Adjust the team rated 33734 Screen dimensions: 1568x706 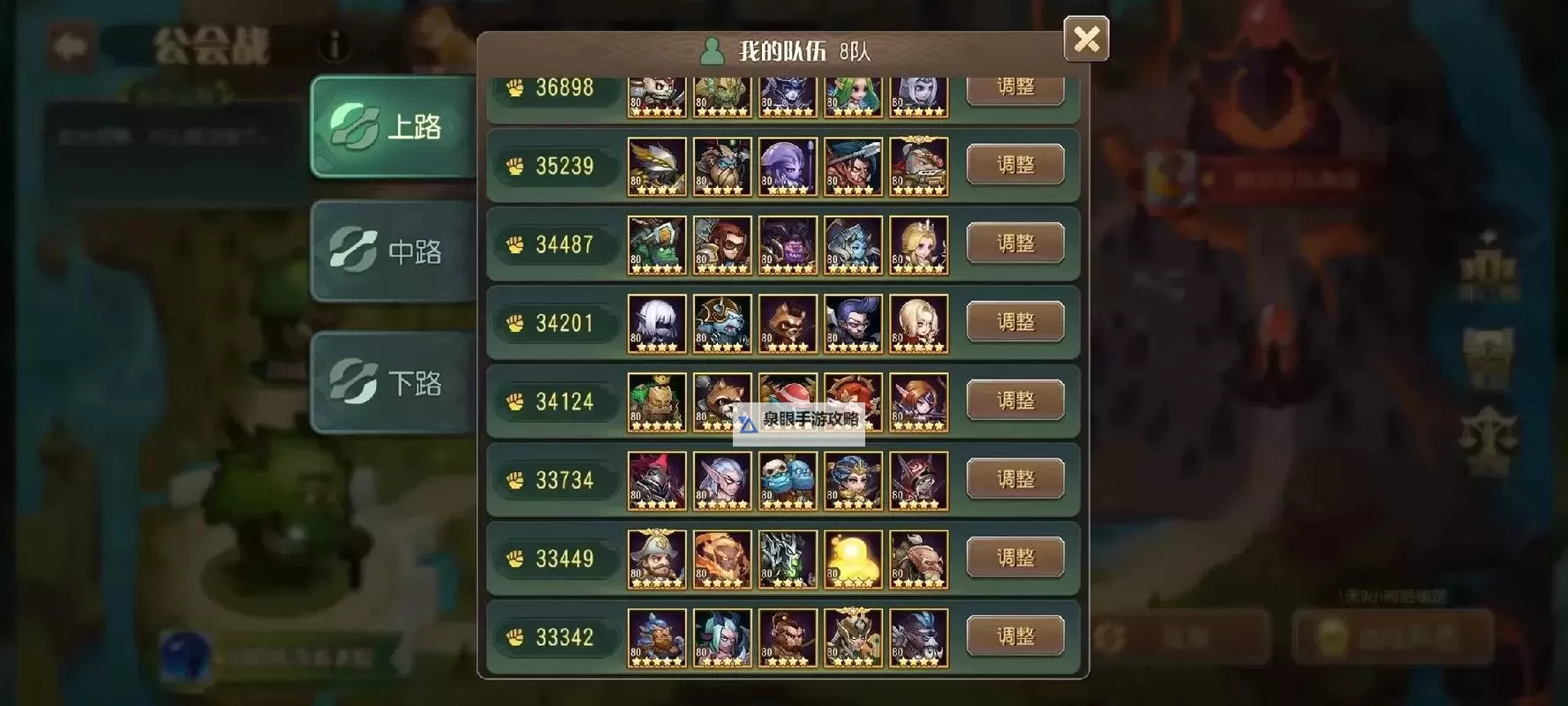tap(1014, 479)
